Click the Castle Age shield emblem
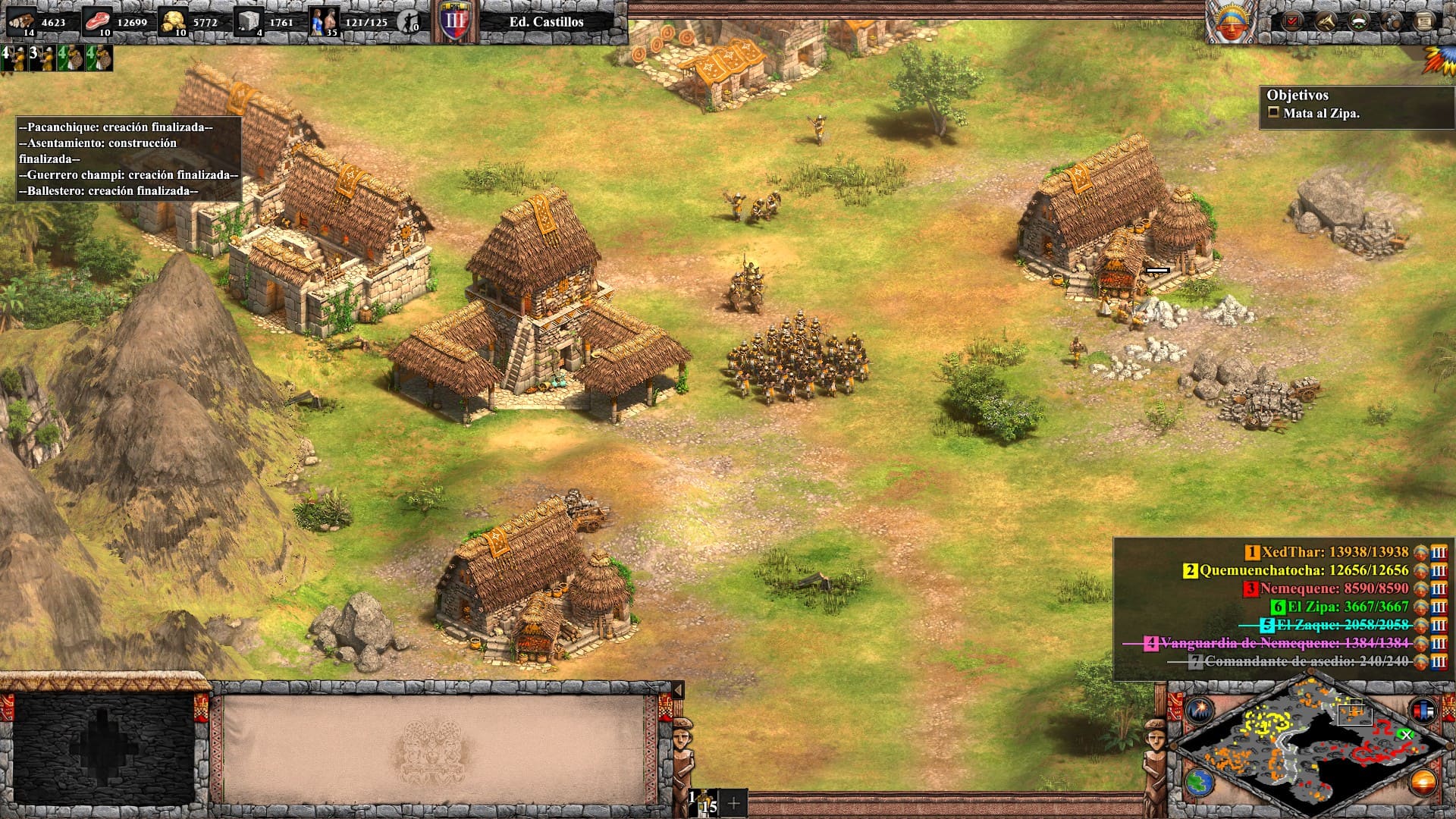 point(455,21)
